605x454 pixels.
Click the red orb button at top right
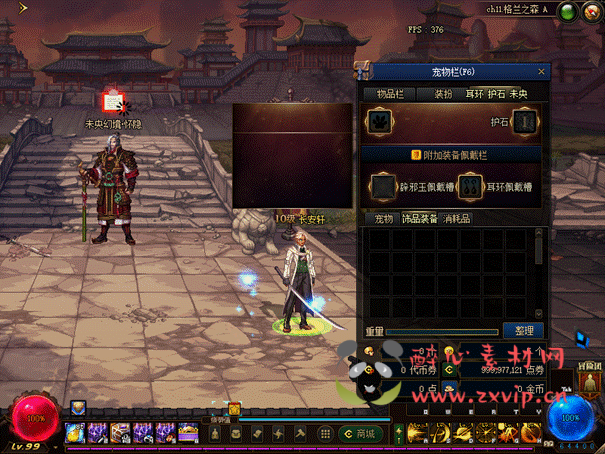point(591,13)
